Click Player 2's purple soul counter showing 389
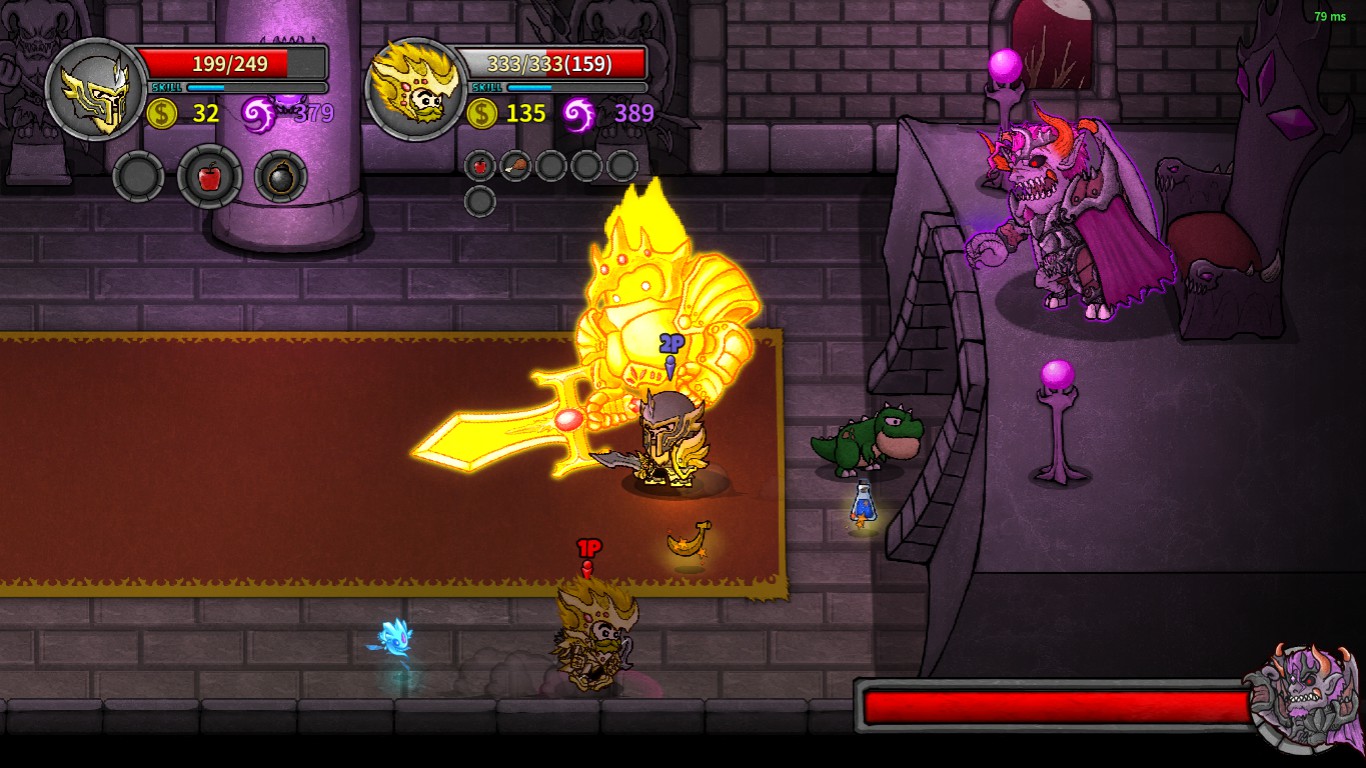1366x768 pixels. click(635, 114)
